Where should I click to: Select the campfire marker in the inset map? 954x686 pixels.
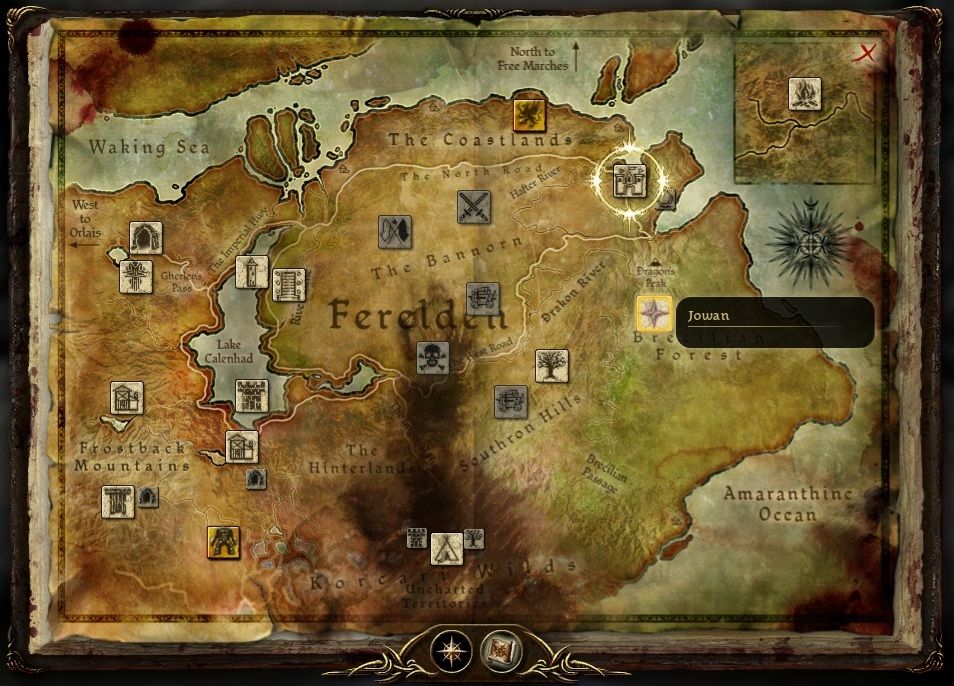804,94
